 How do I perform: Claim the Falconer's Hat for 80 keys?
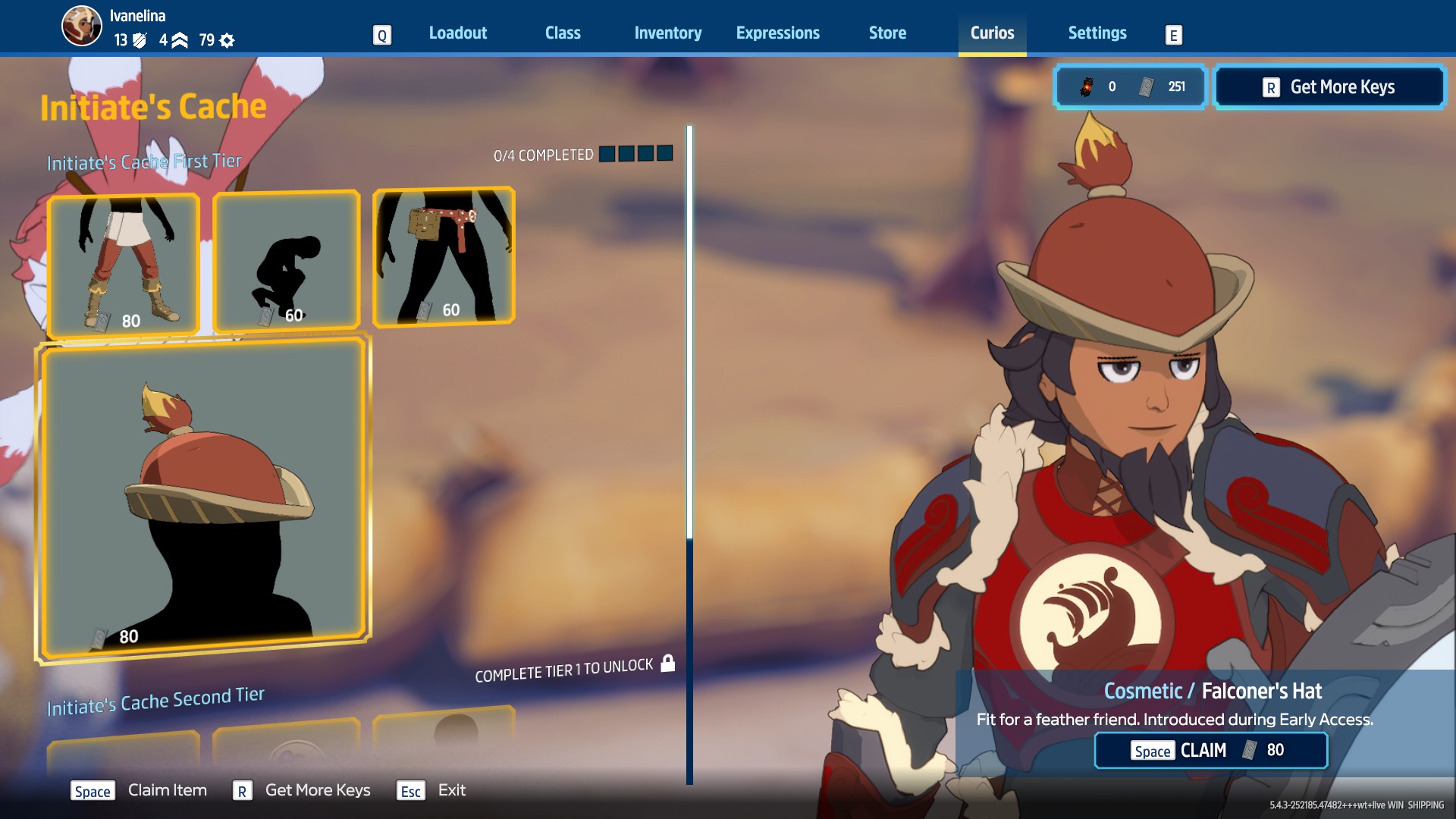(x=1210, y=750)
